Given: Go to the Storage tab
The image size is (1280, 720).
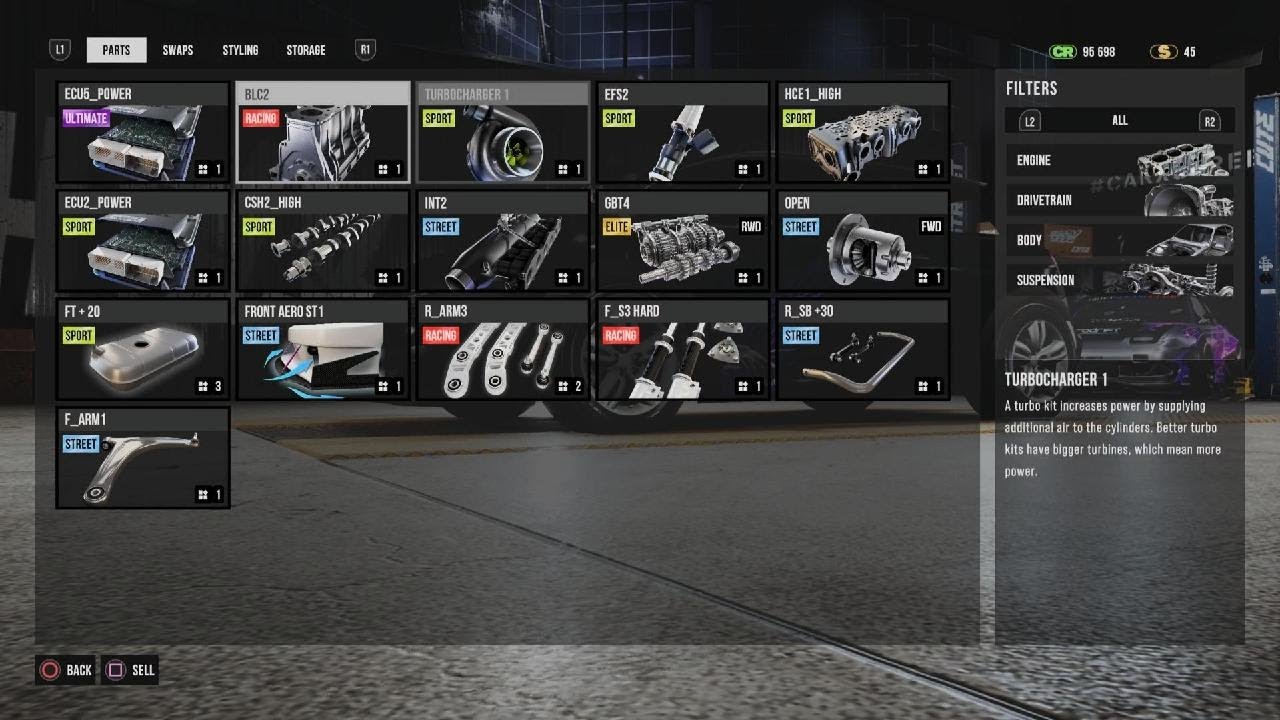Looking at the screenshot, I should click(305, 50).
